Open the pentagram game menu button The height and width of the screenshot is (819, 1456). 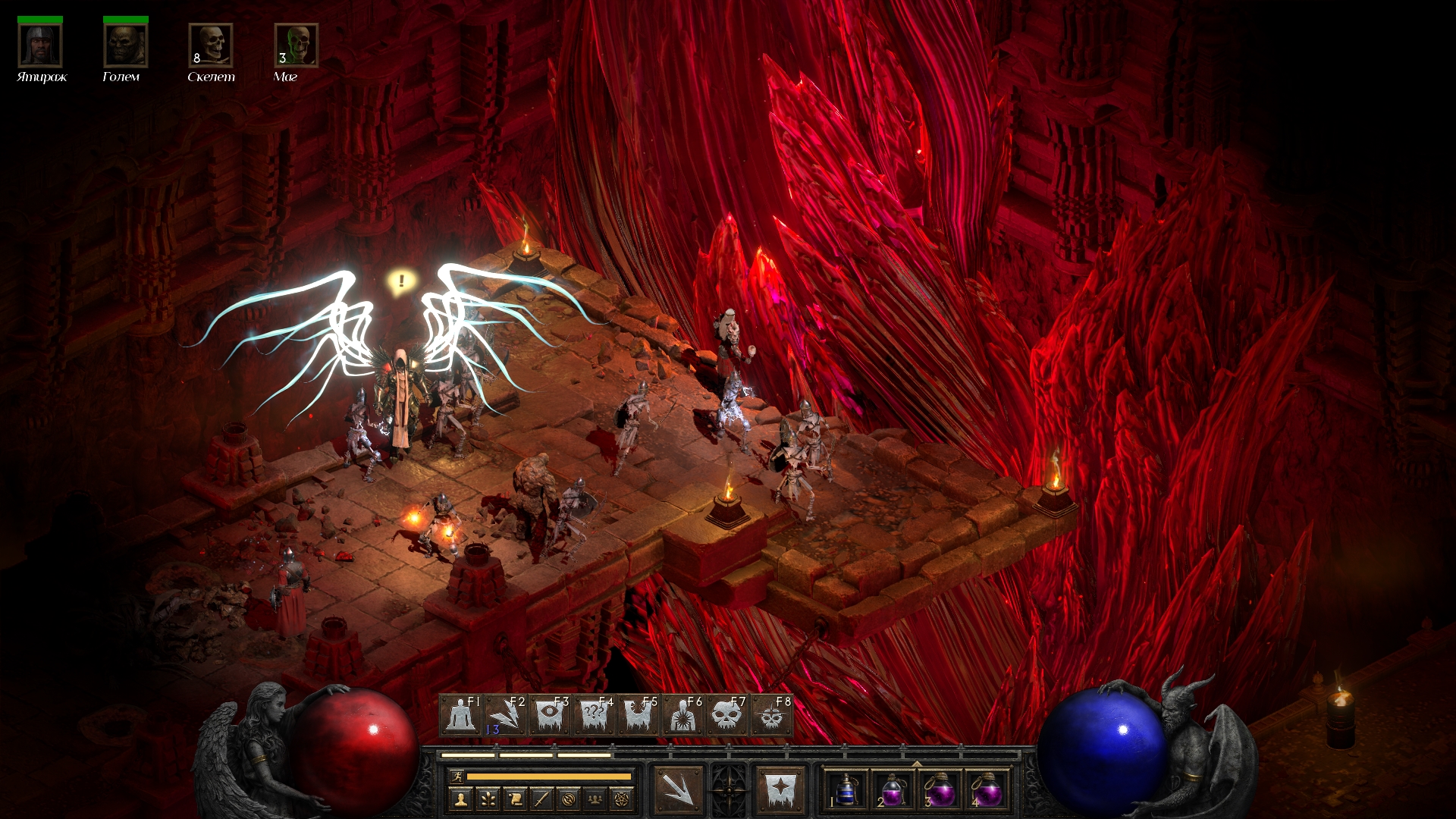tap(623, 799)
